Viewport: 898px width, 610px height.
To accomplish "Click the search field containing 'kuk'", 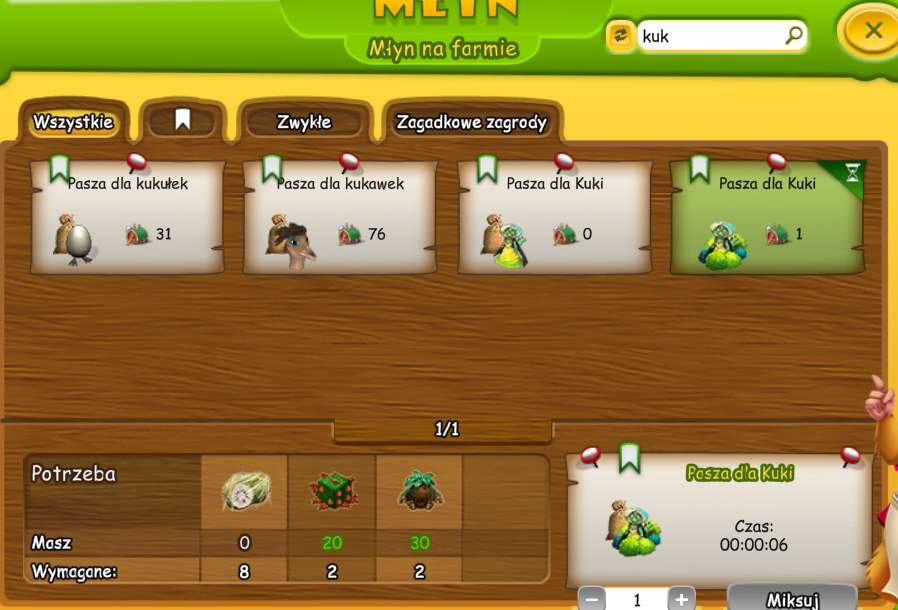I will pyautogui.click(x=710, y=36).
